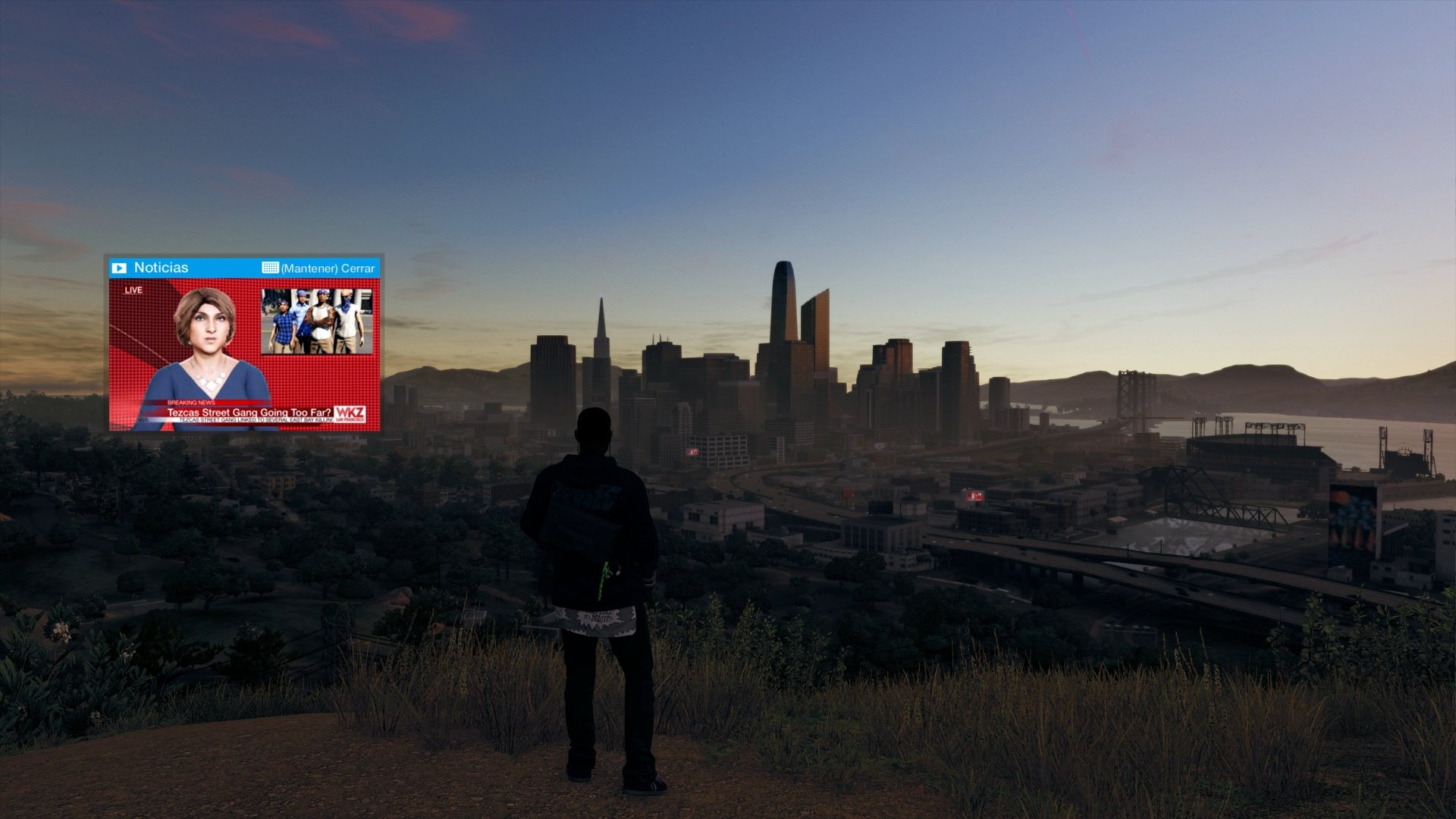Select the LIVE indicator badge
Image resolution: width=1456 pixels, height=819 pixels.
point(133,290)
